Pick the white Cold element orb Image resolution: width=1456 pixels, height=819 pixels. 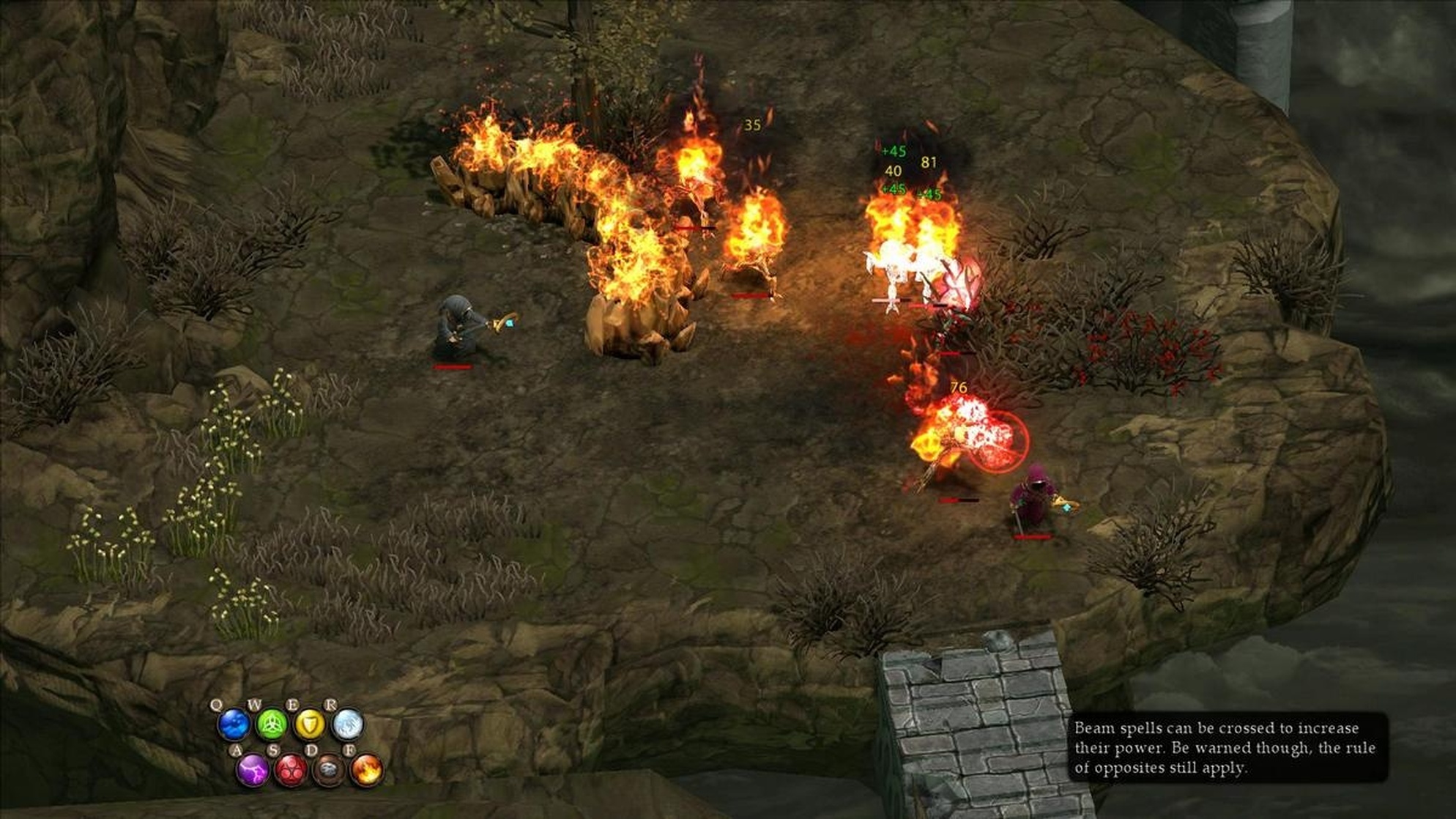click(x=347, y=725)
